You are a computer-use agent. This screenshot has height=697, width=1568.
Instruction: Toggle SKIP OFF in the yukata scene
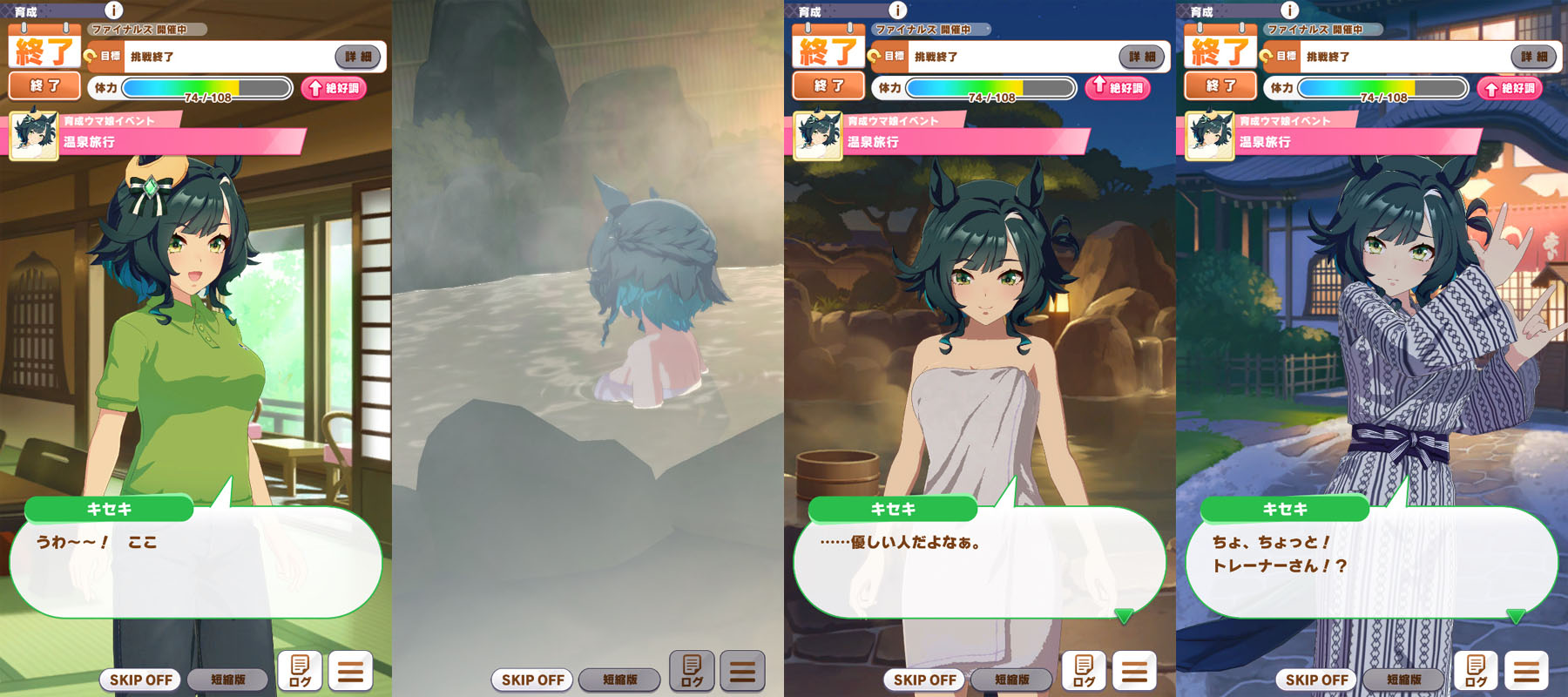coord(1317,680)
